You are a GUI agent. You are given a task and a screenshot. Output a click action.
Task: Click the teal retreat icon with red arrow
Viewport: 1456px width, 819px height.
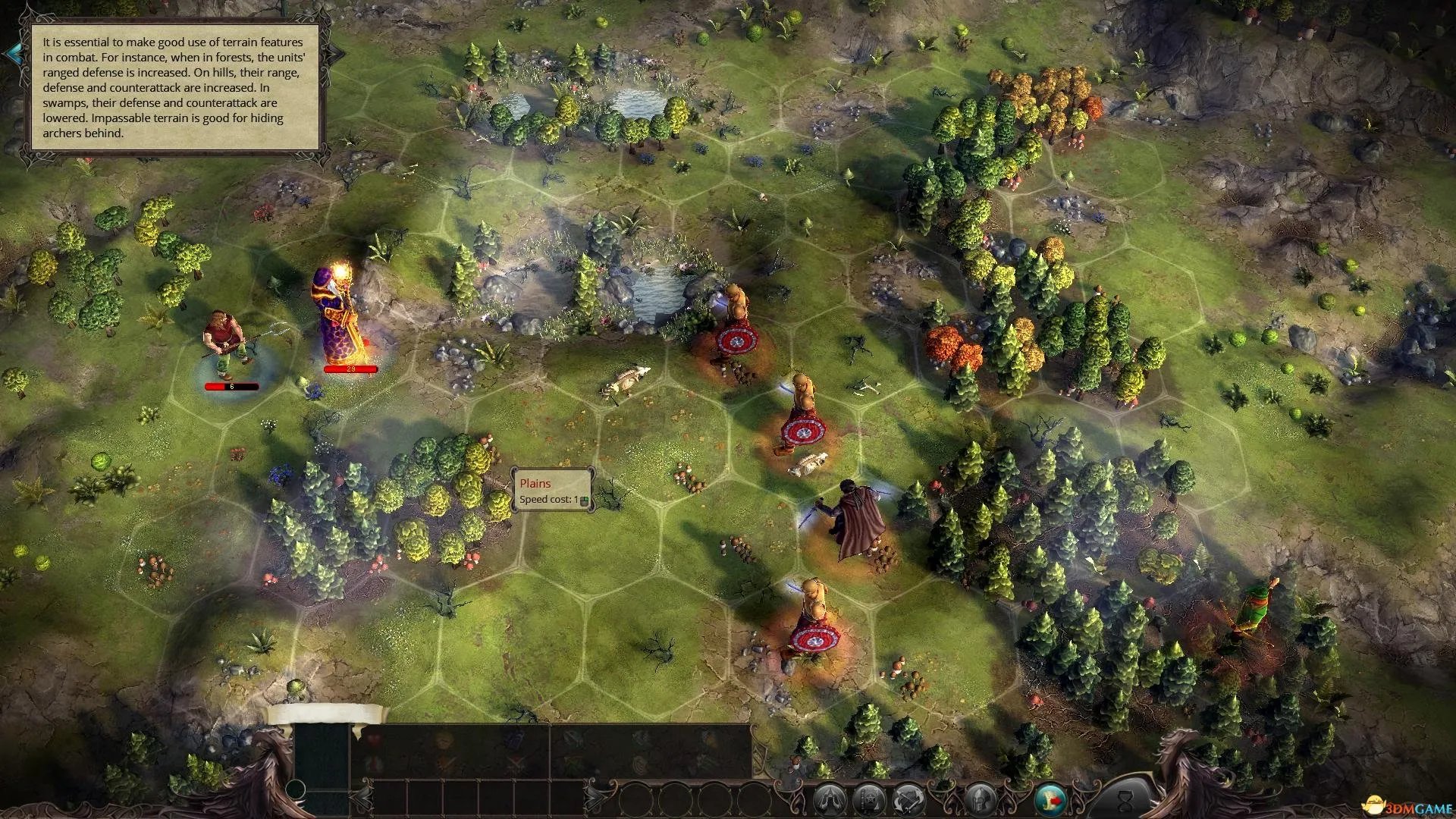click(1050, 799)
